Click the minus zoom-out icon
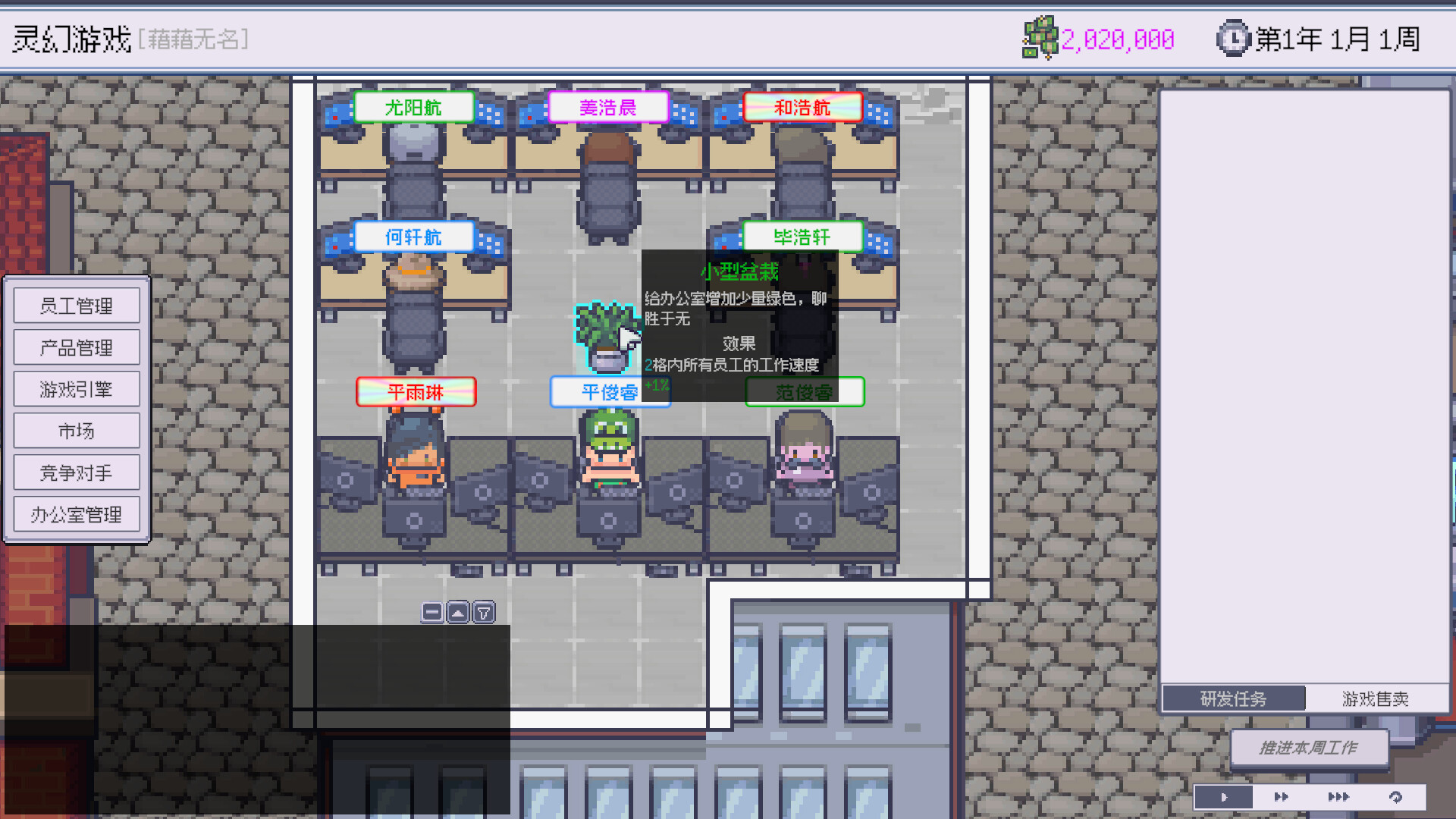1456x819 pixels. tap(432, 612)
